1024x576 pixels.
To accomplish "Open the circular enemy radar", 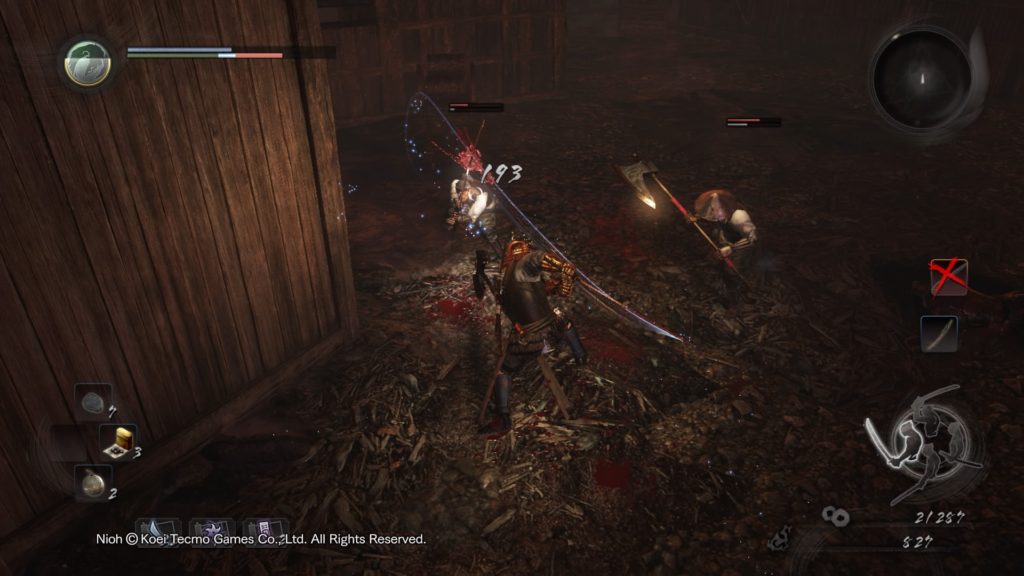I will [922, 77].
